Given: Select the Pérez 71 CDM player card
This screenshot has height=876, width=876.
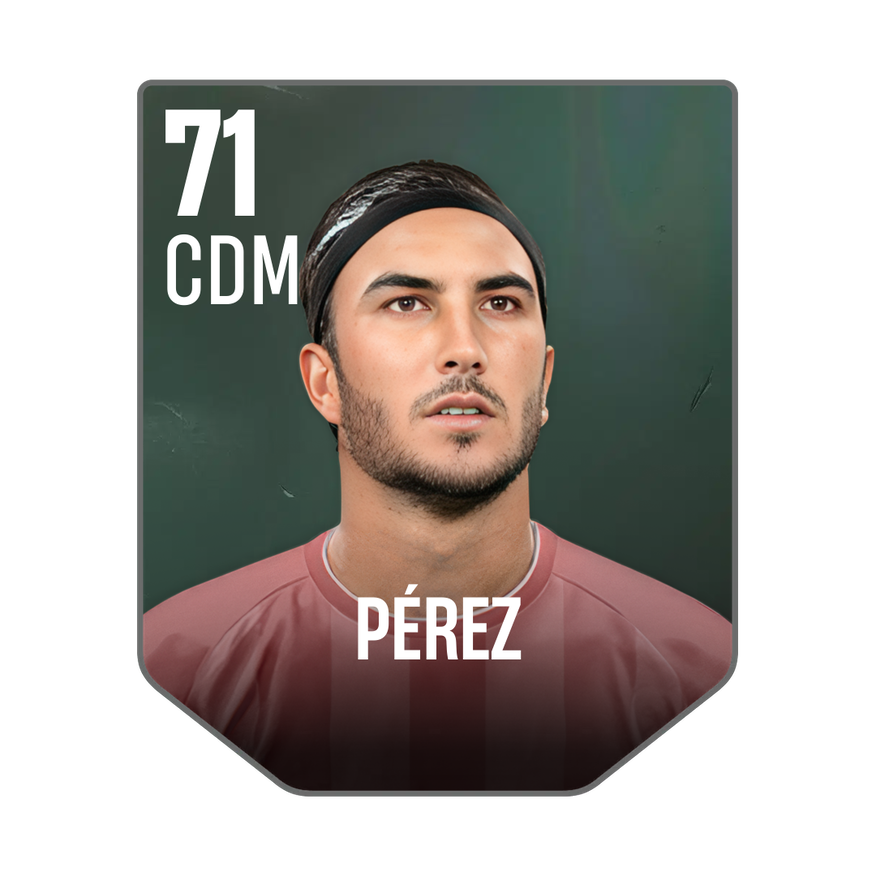Looking at the screenshot, I should click(x=438, y=438).
